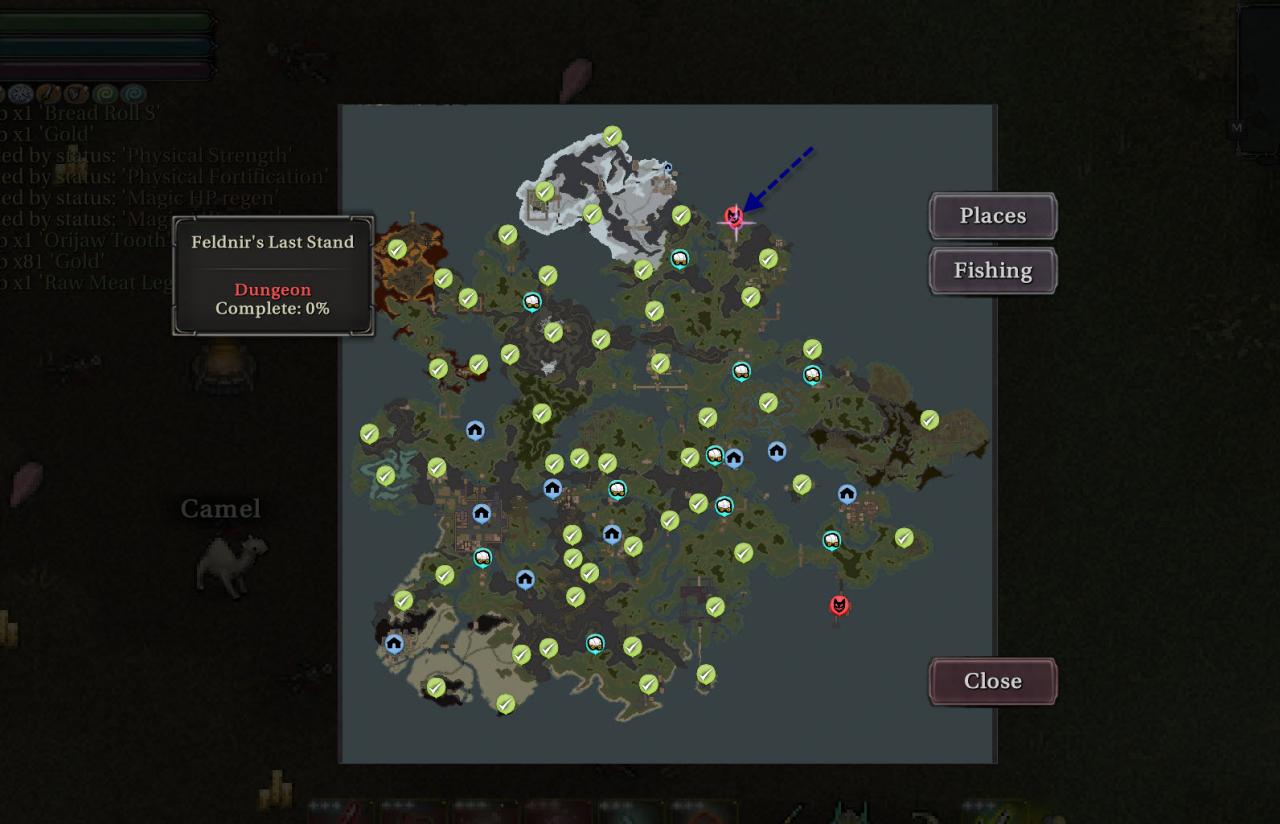The width and height of the screenshot is (1280, 824).
Task: Select the unhighlighted red dungeon marker
Action: [839, 605]
